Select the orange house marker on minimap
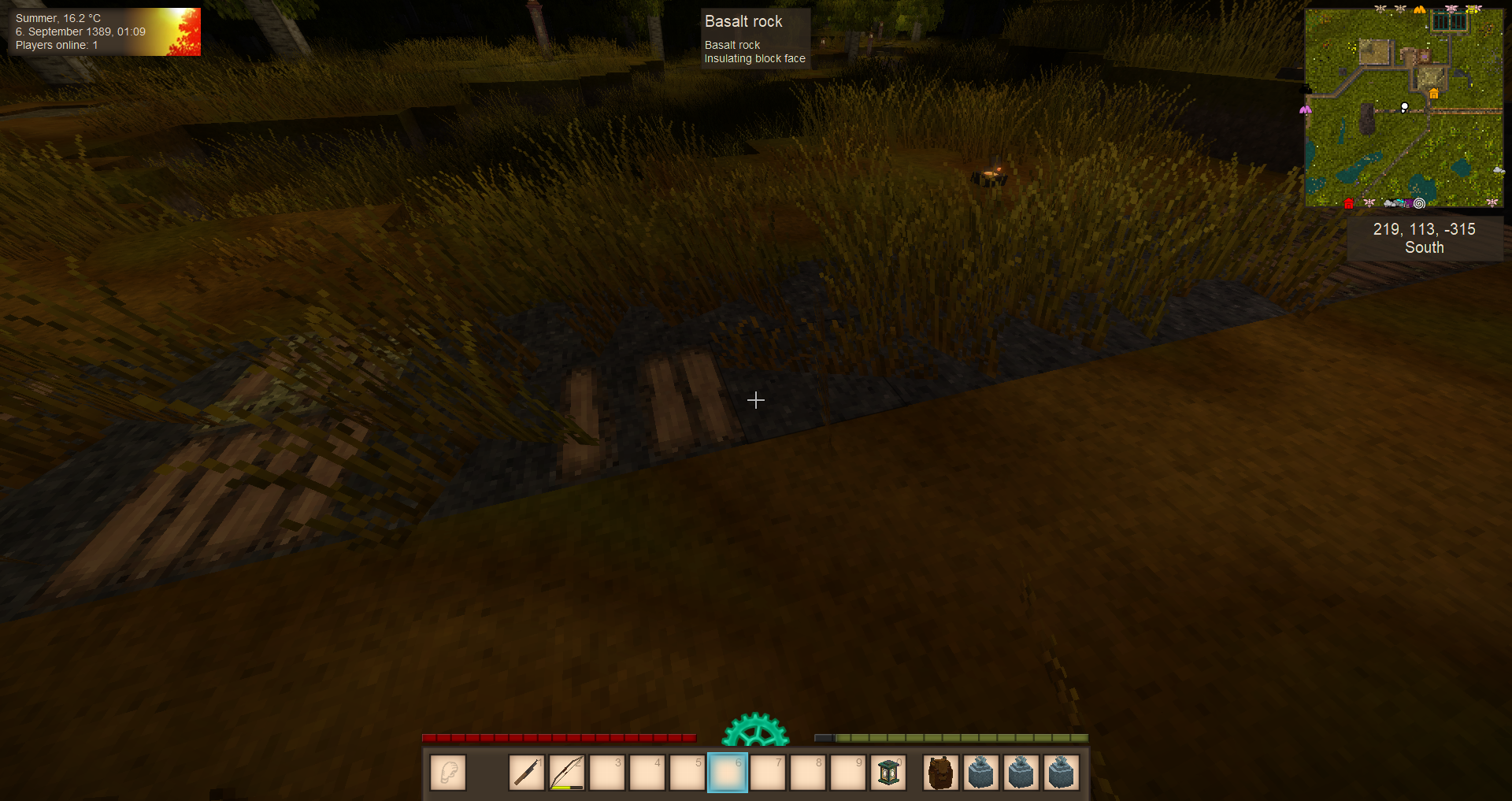 1433,94
